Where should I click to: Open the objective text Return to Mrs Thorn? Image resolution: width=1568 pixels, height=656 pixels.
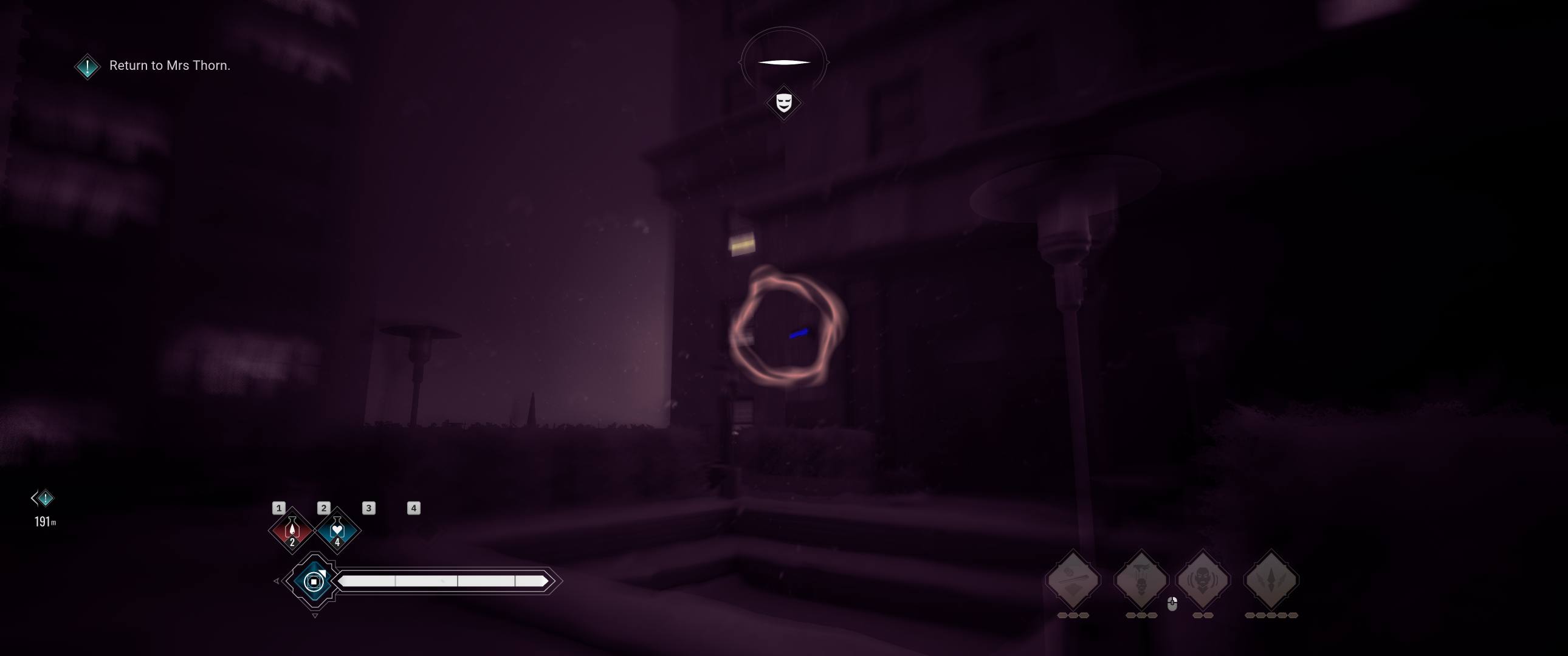[x=170, y=66]
